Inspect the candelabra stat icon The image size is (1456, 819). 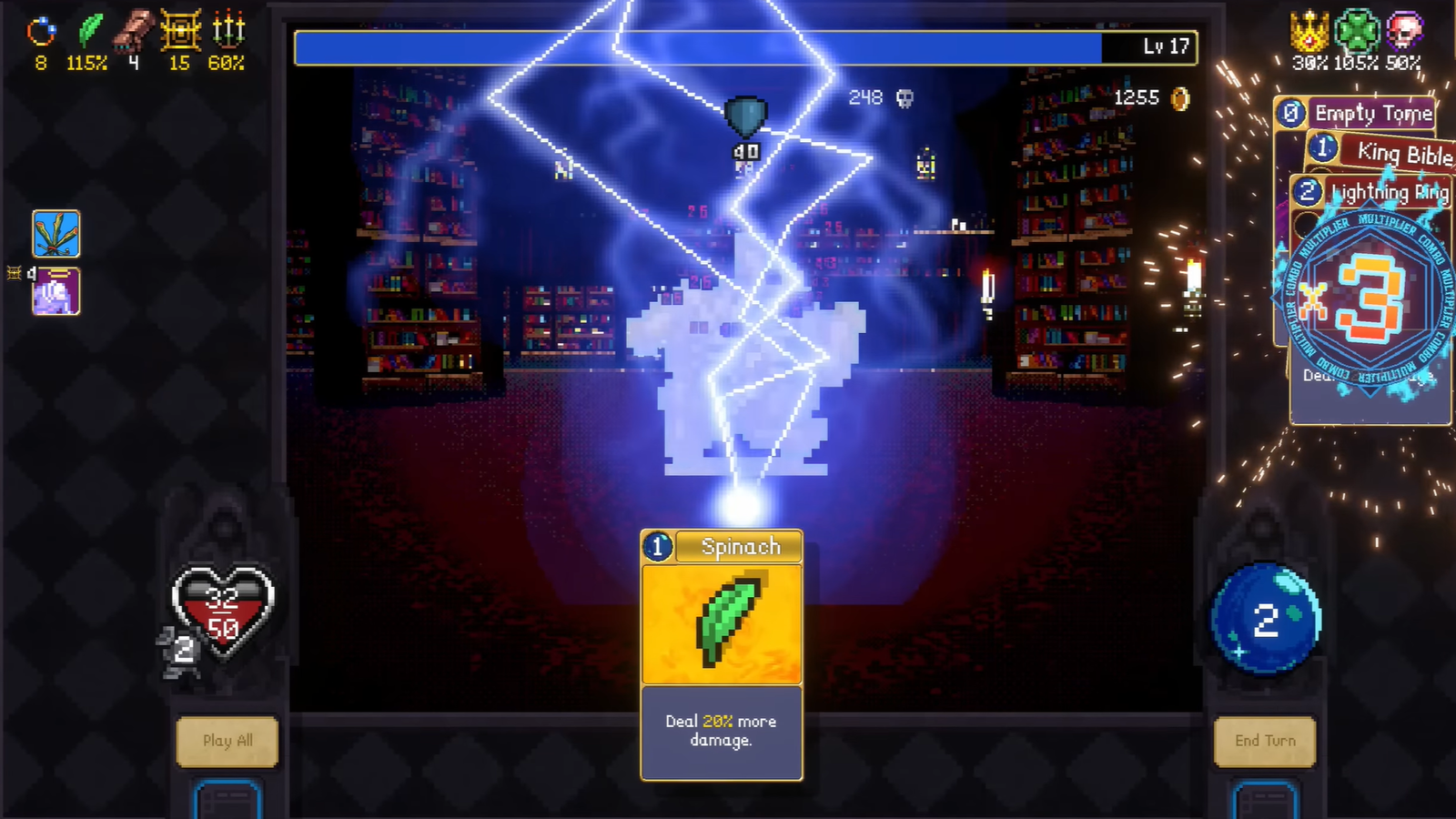tap(227, 31)
